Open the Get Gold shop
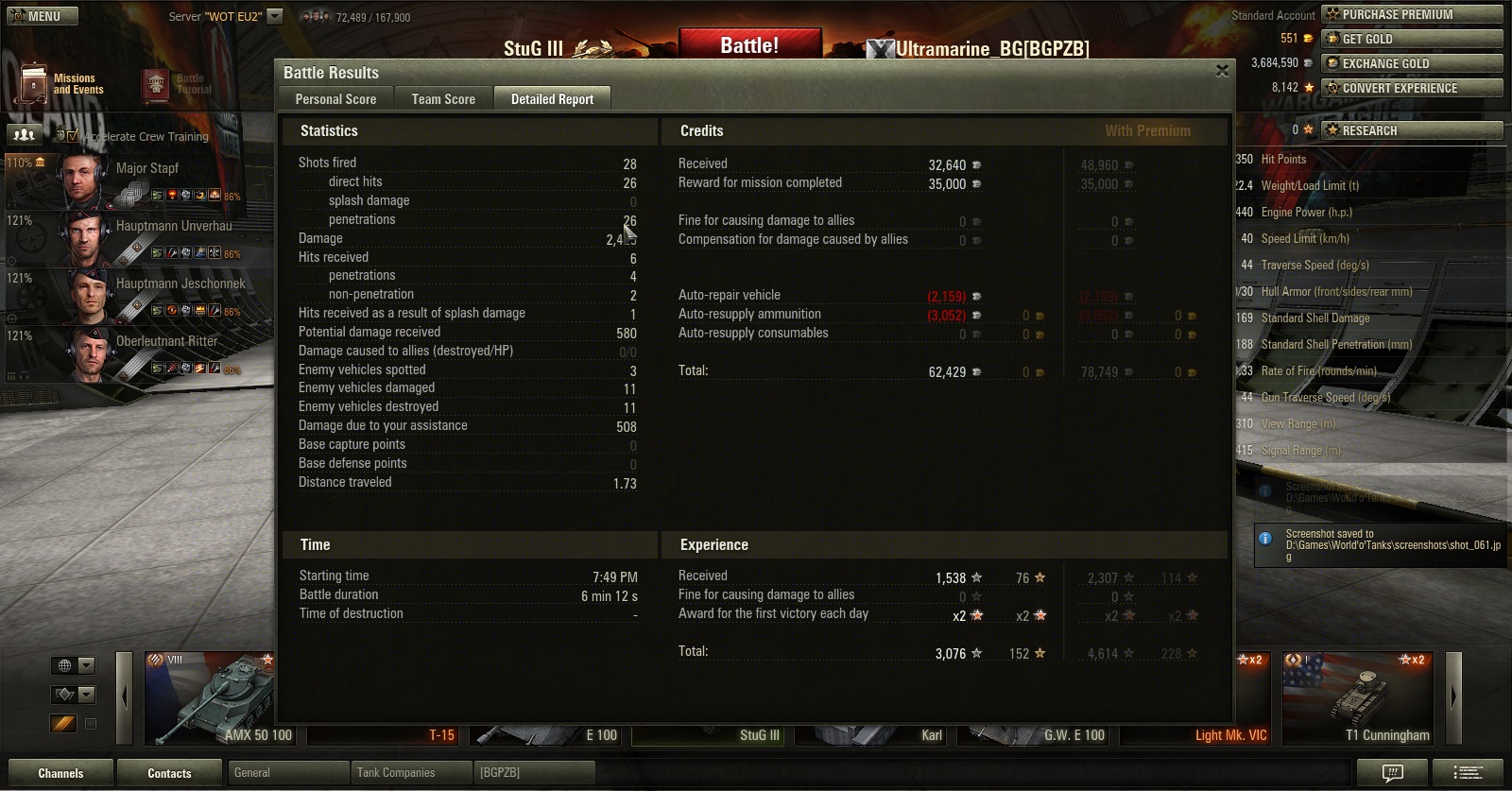The width and height of the screenshot is (1512, 791). click(1411, 39)
